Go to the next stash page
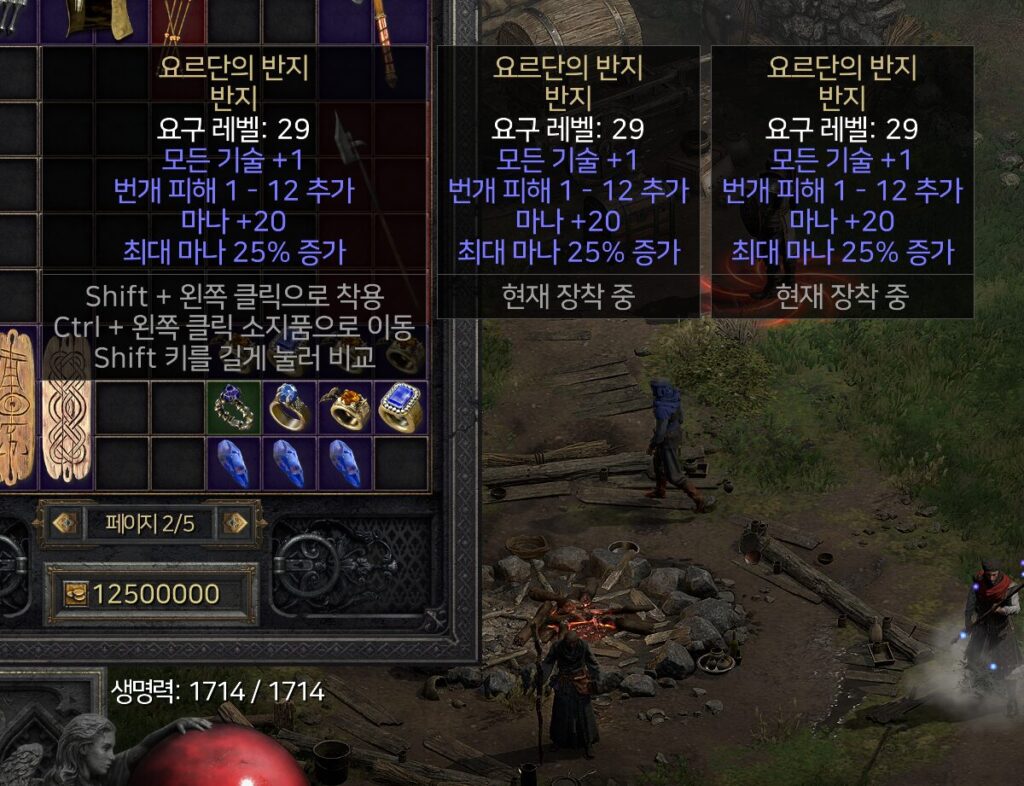 tap(235, 523)
